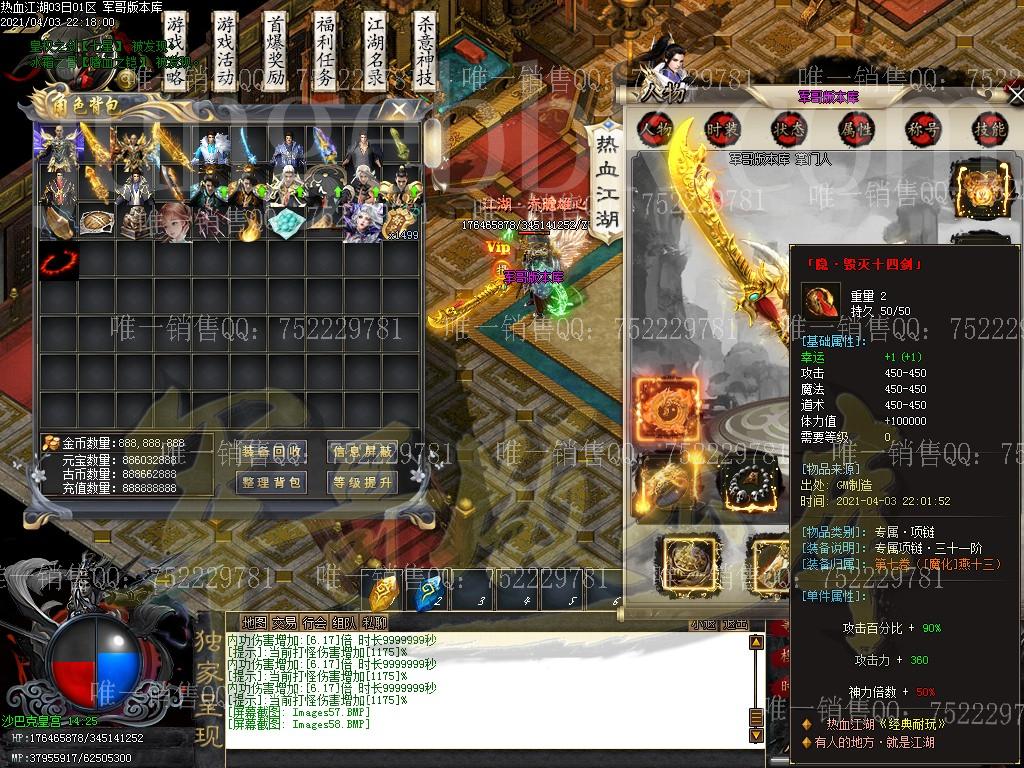Open the 游戏攻略 game guide banner

pos(177,53)
